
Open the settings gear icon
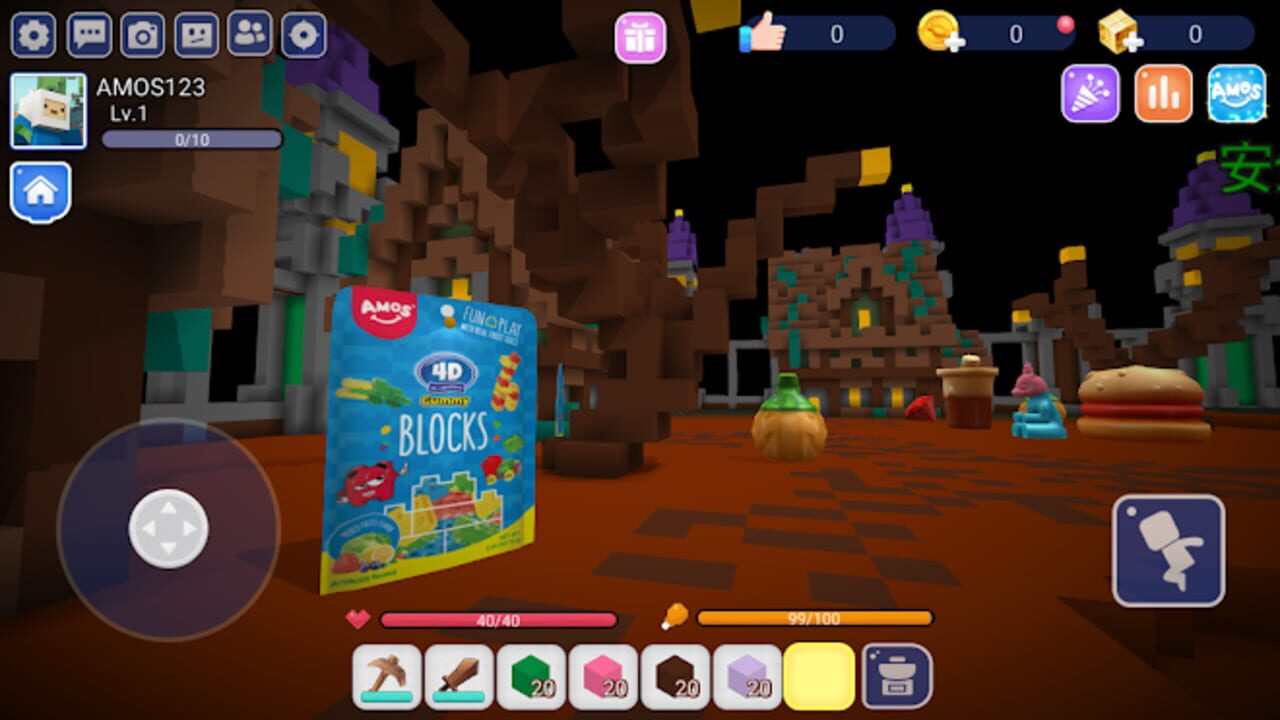[x=33, y=33]
